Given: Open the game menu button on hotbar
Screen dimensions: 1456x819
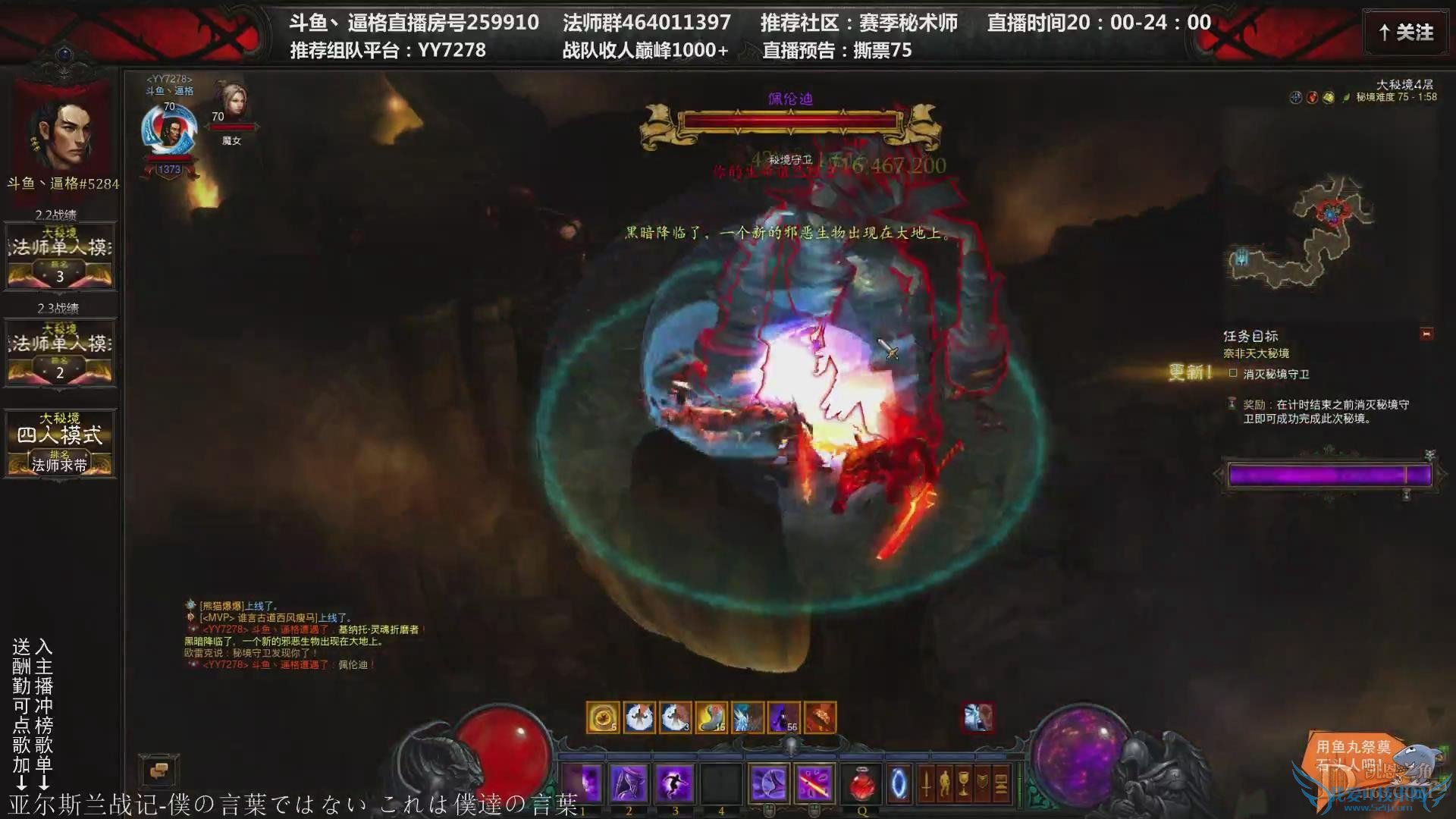Looking at the screenshot, I should click(x=1000, y=783).
